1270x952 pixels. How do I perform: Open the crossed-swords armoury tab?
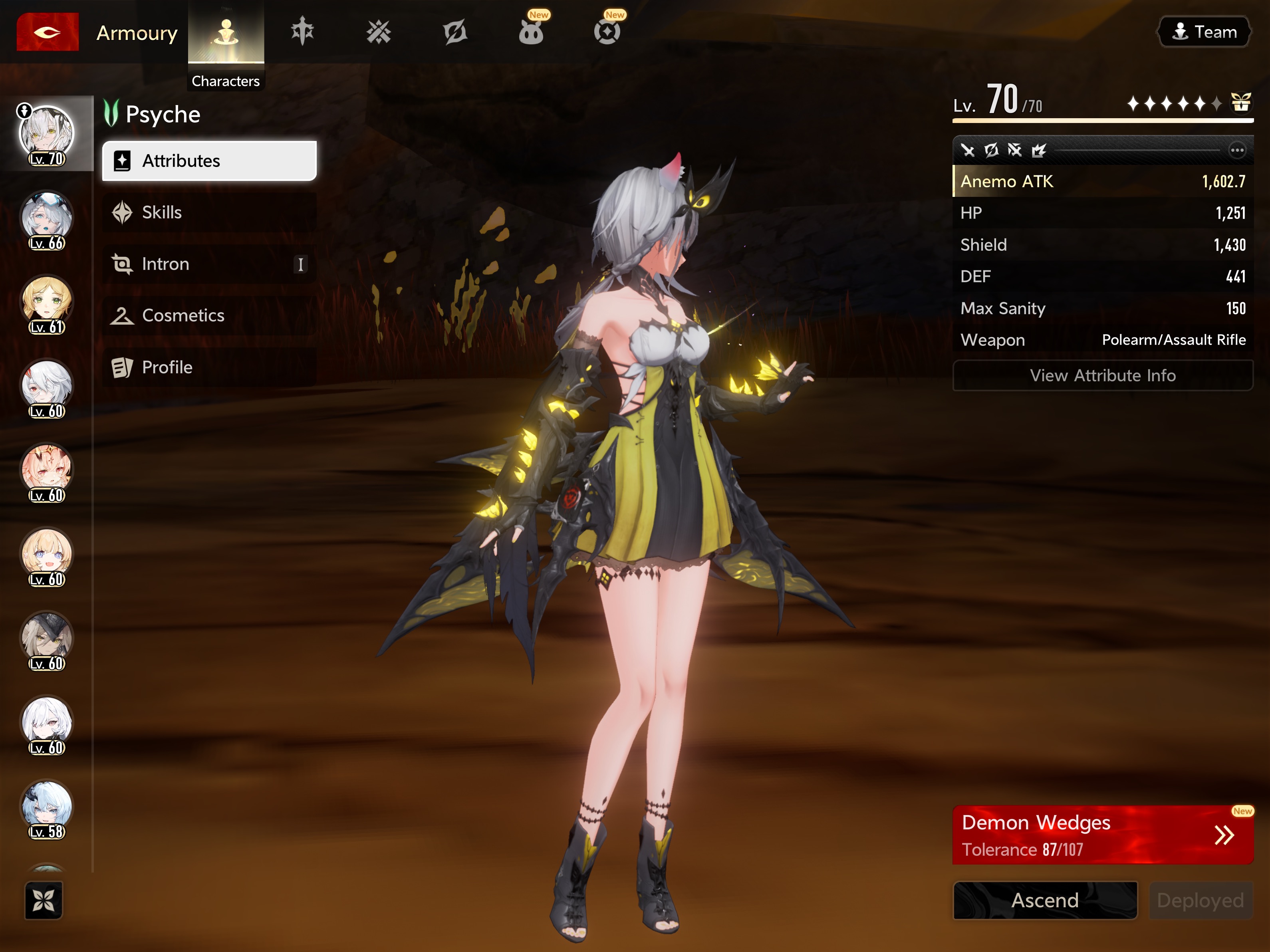click(x=378, y=32)
